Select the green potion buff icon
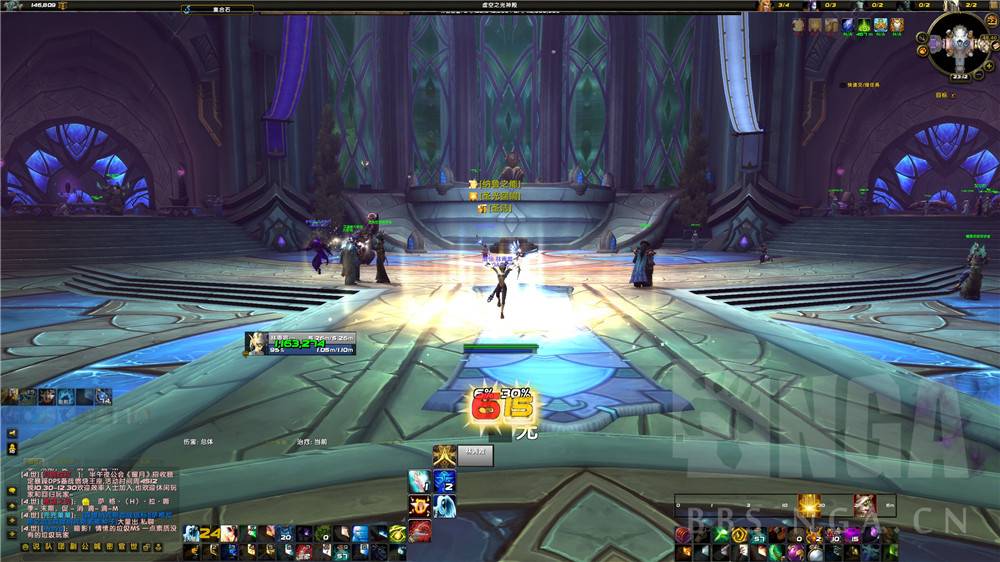Image resolution: width=1000 pixels, height=562 pixels. click(865, 25)
